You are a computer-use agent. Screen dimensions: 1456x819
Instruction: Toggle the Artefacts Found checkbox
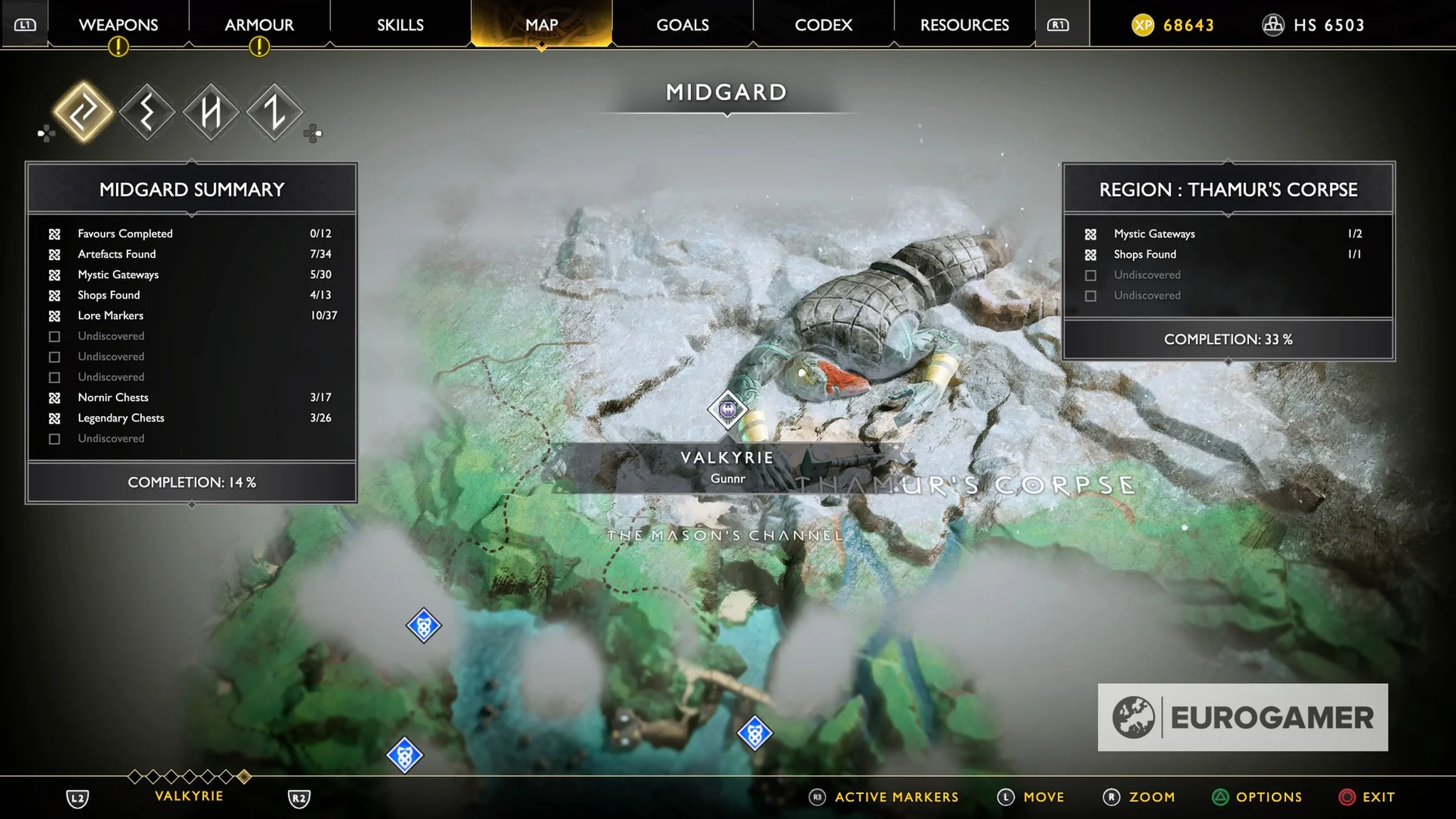click(x=55, y=254)
